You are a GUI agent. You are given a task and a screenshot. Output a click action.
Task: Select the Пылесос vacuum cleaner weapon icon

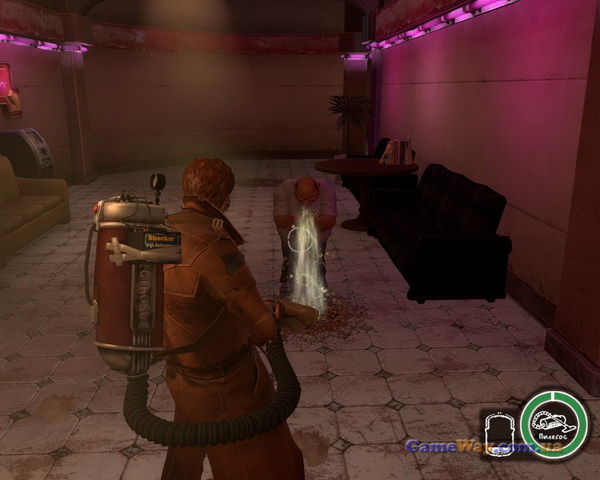click(x=554, y=425)
